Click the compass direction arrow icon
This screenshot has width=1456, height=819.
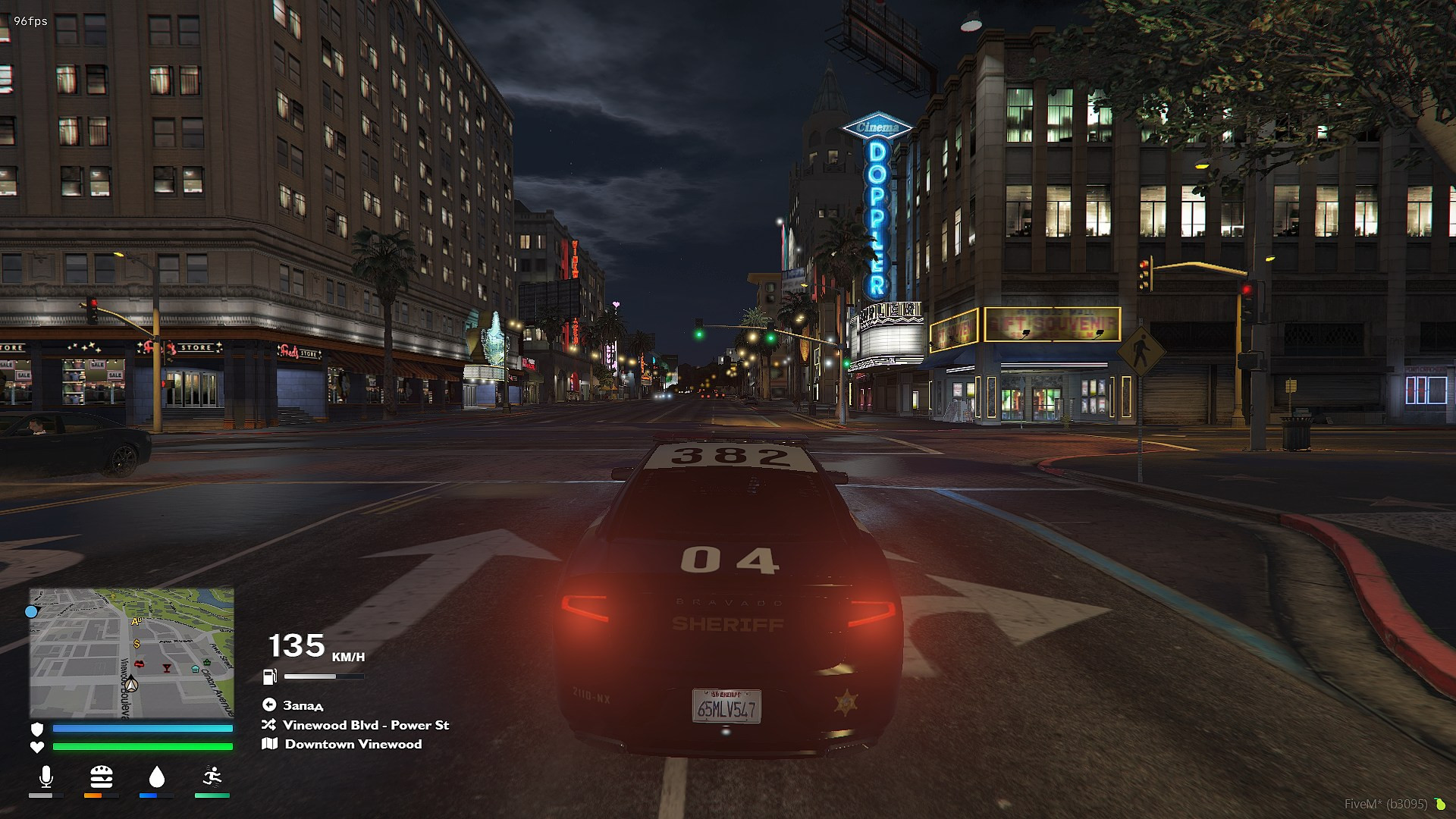pos(269,705)
